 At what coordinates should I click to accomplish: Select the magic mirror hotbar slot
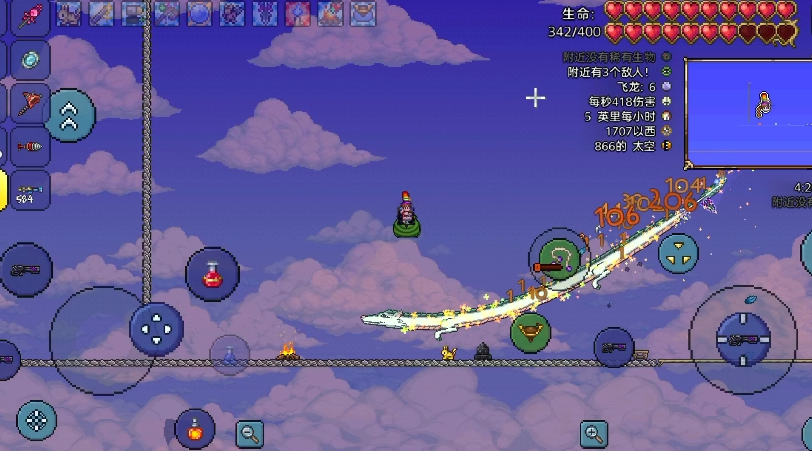tap(28, 59)
